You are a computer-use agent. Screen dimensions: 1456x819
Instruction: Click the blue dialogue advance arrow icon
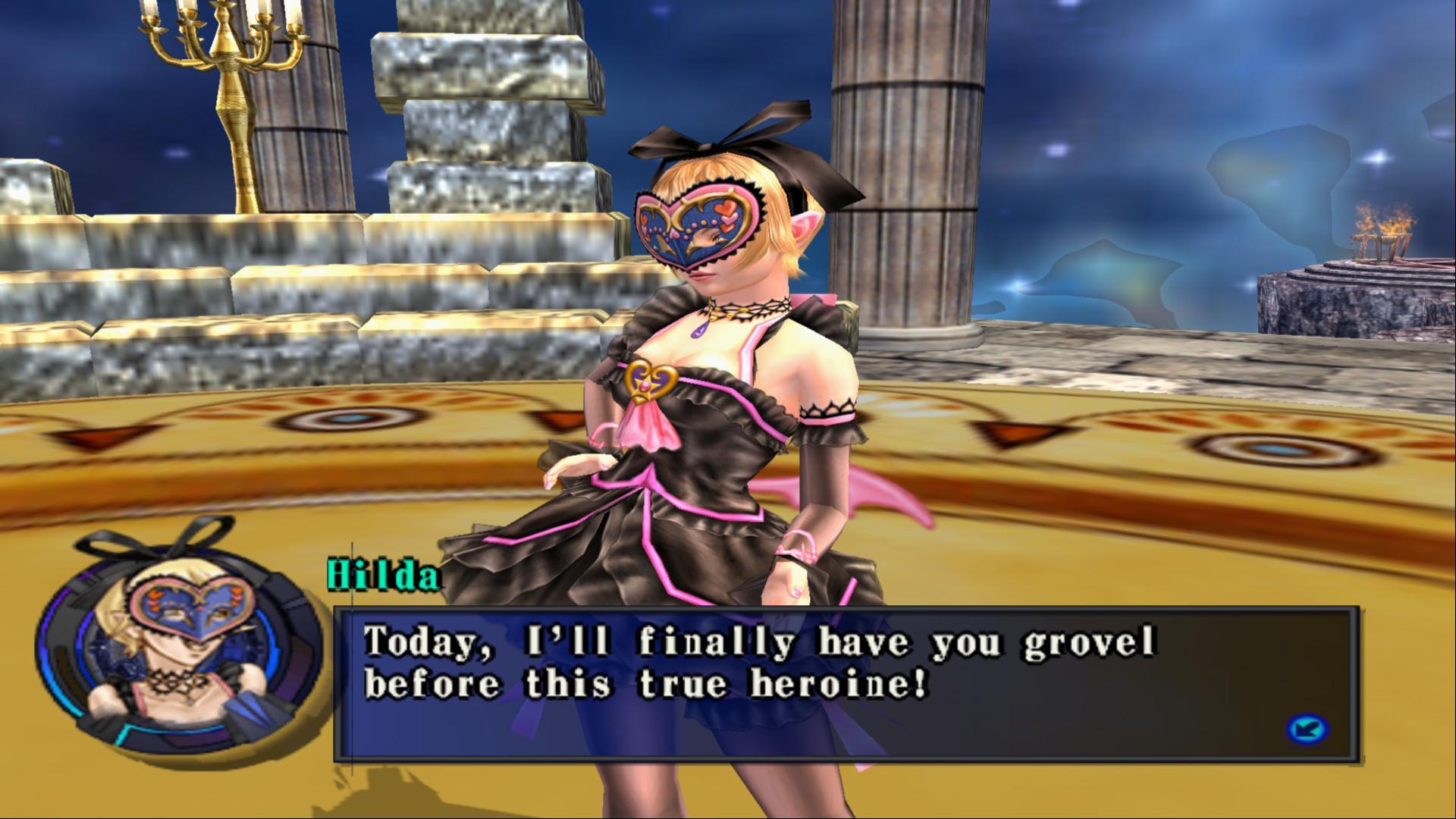[1307, 730]
